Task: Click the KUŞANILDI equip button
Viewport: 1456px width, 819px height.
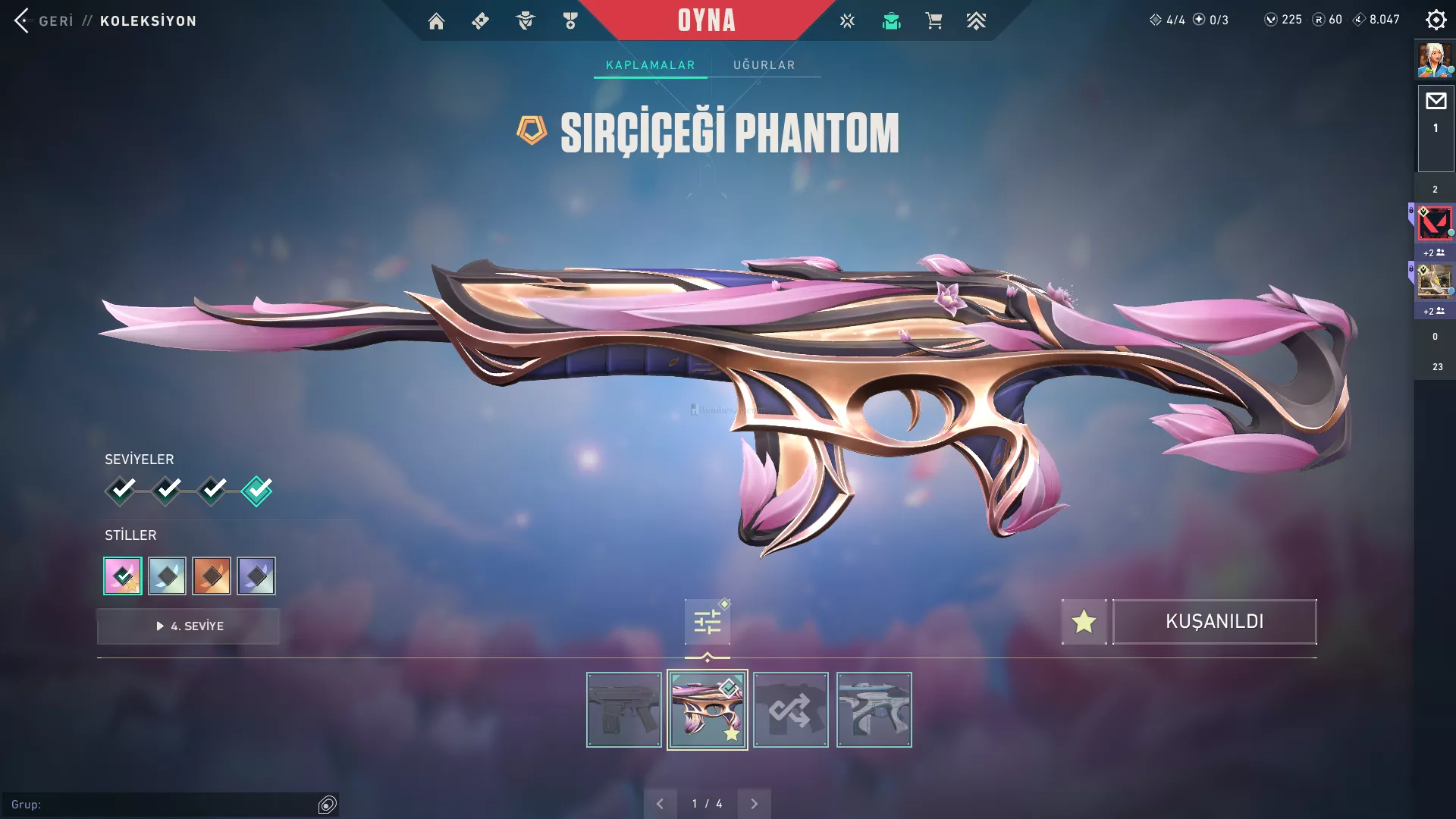Action: [1214, 622]
